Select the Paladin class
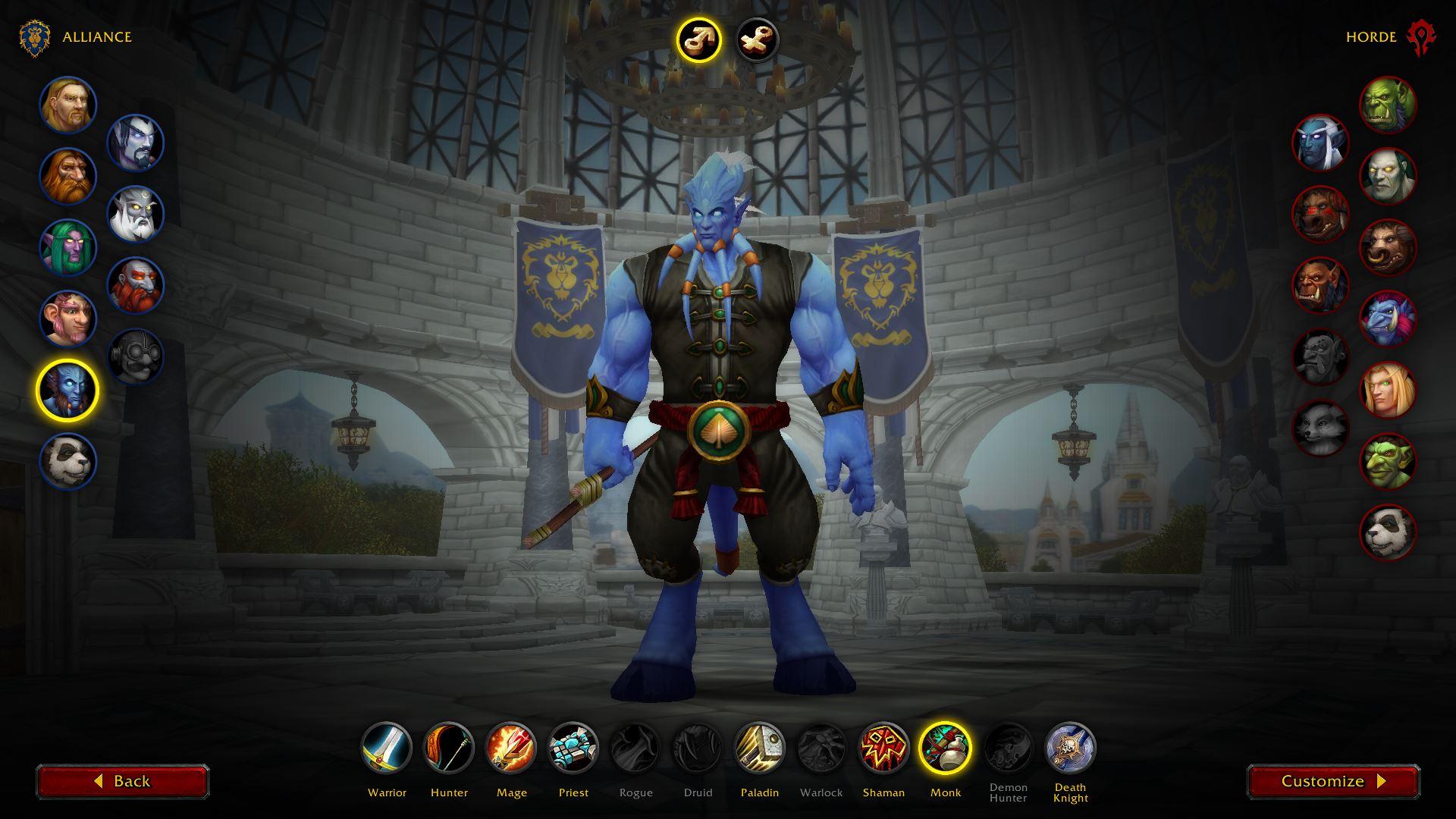 (x=760, y=748)
